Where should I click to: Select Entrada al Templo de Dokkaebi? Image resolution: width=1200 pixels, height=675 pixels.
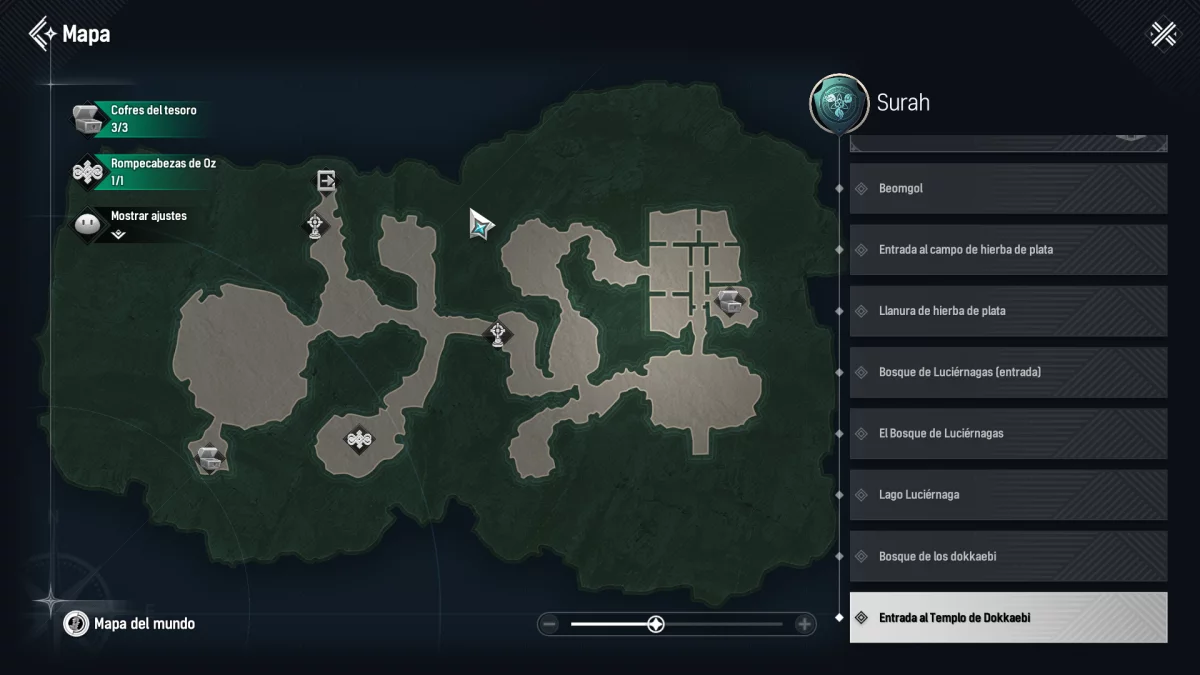(x=1008, y=617)
